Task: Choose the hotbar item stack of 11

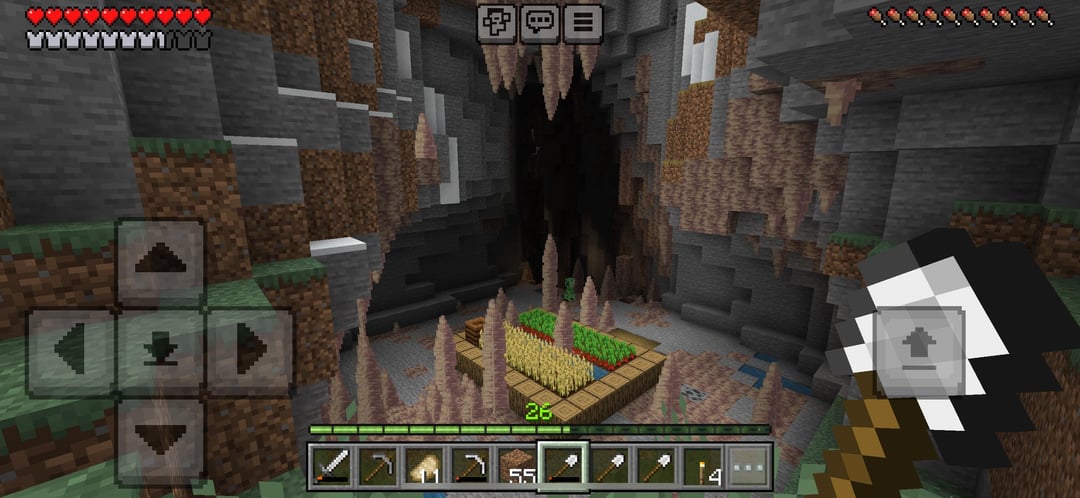Action: (422, 466)
